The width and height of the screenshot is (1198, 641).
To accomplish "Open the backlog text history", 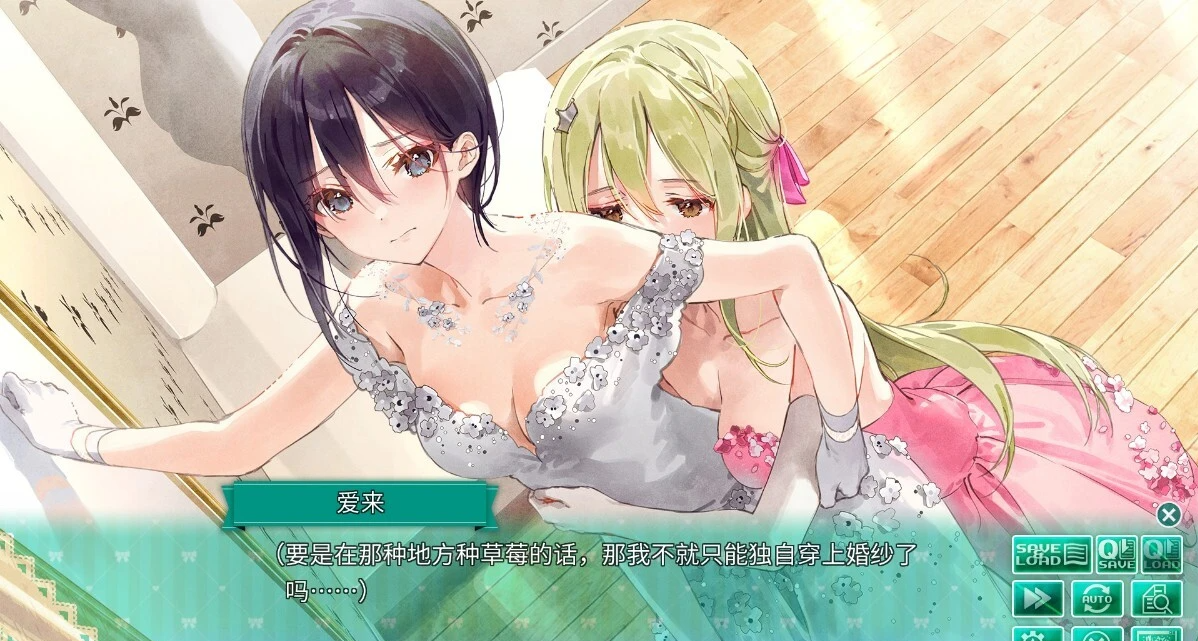I will click(1156, 598).
